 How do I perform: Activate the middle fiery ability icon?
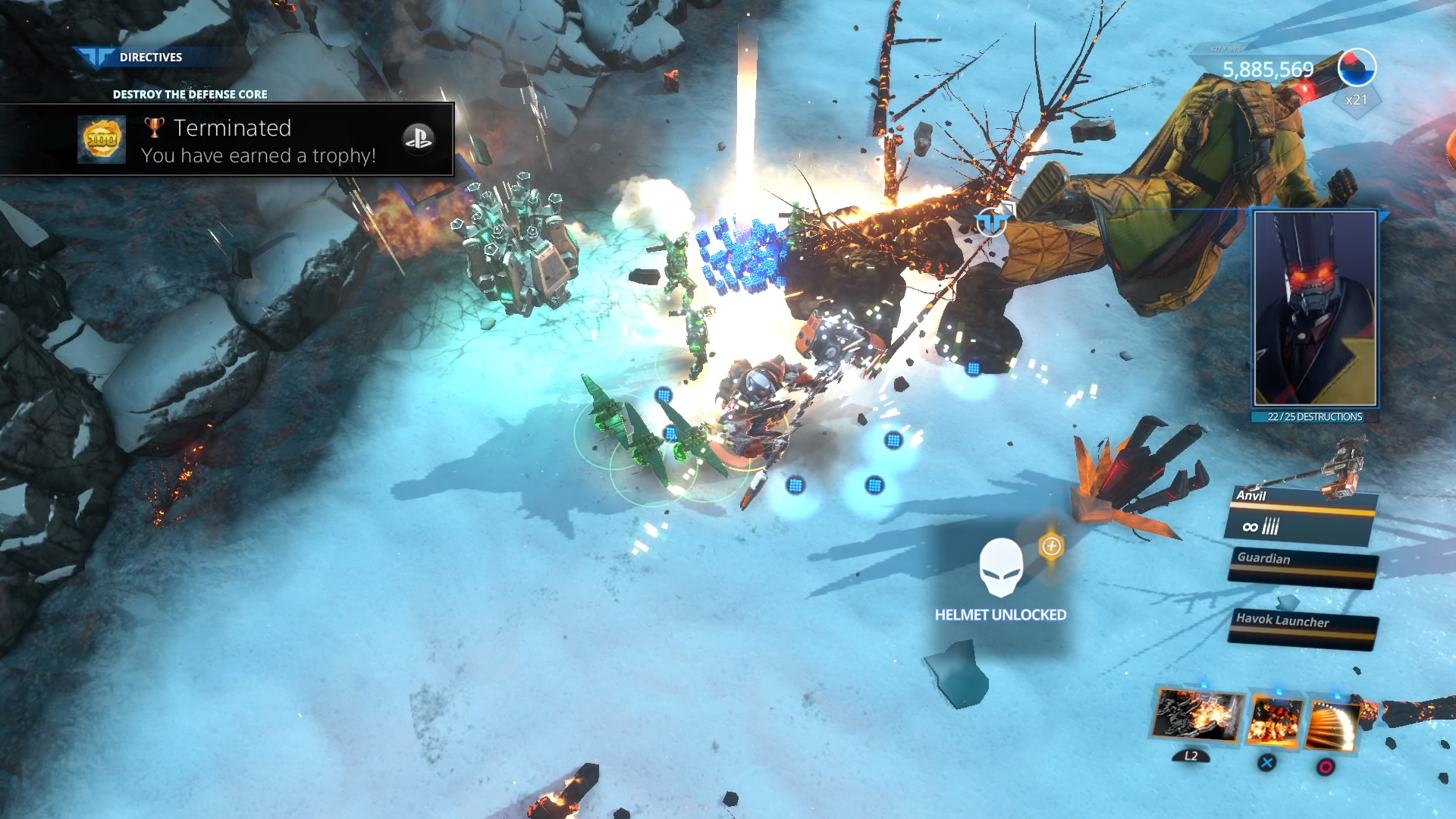[x=1275, y=722]
